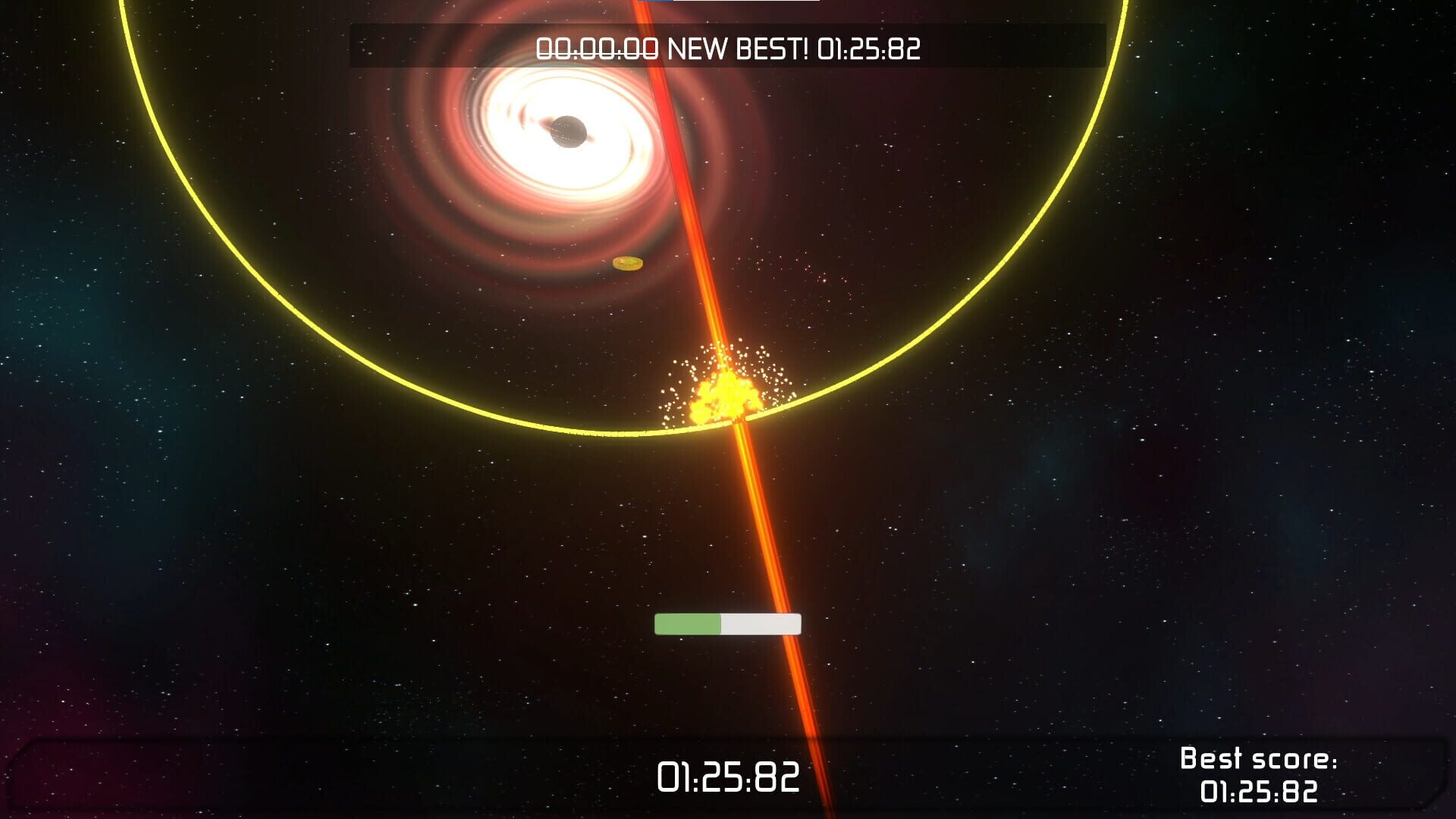
Task: Click the 00.00.00 timer reading
Action: point(599,49)
